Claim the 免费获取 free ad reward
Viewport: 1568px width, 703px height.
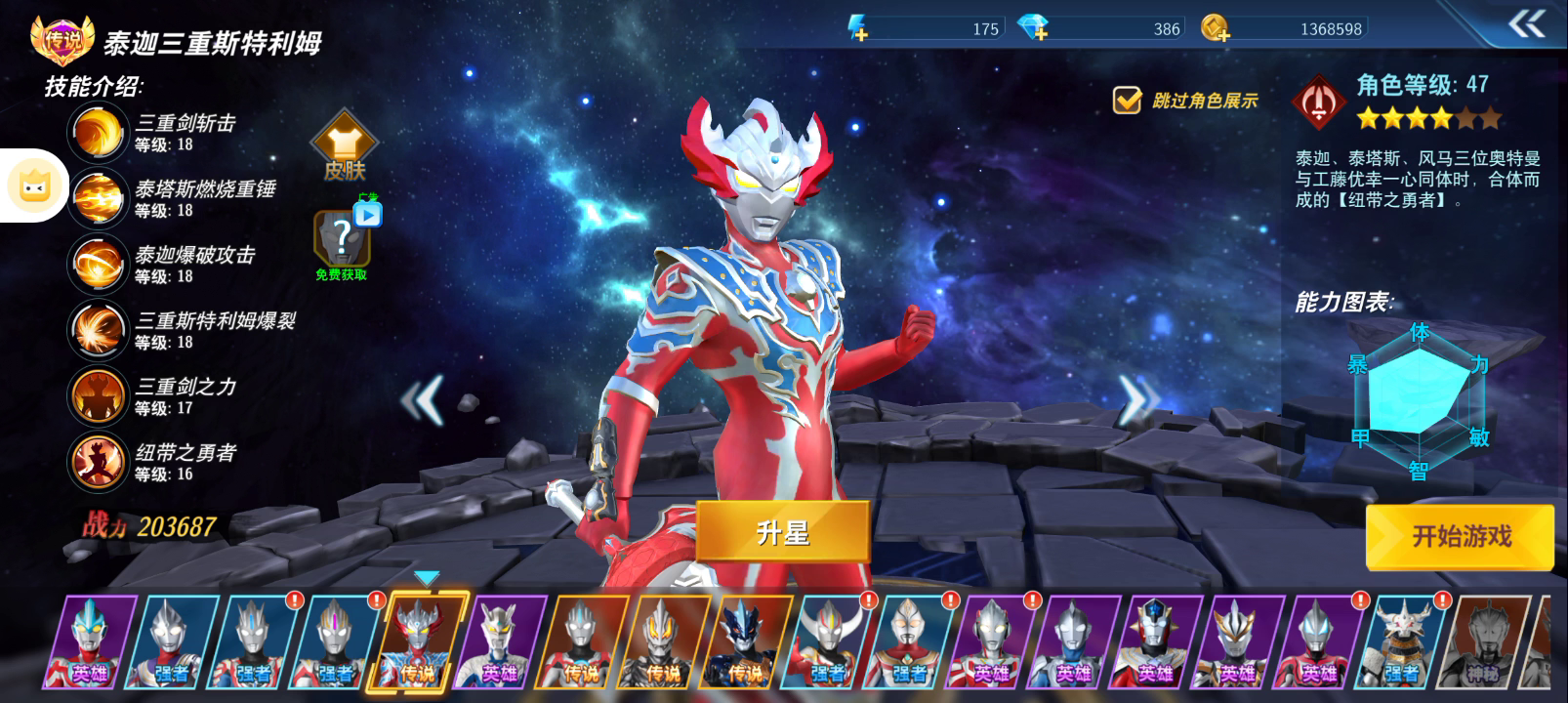[342, 244]
